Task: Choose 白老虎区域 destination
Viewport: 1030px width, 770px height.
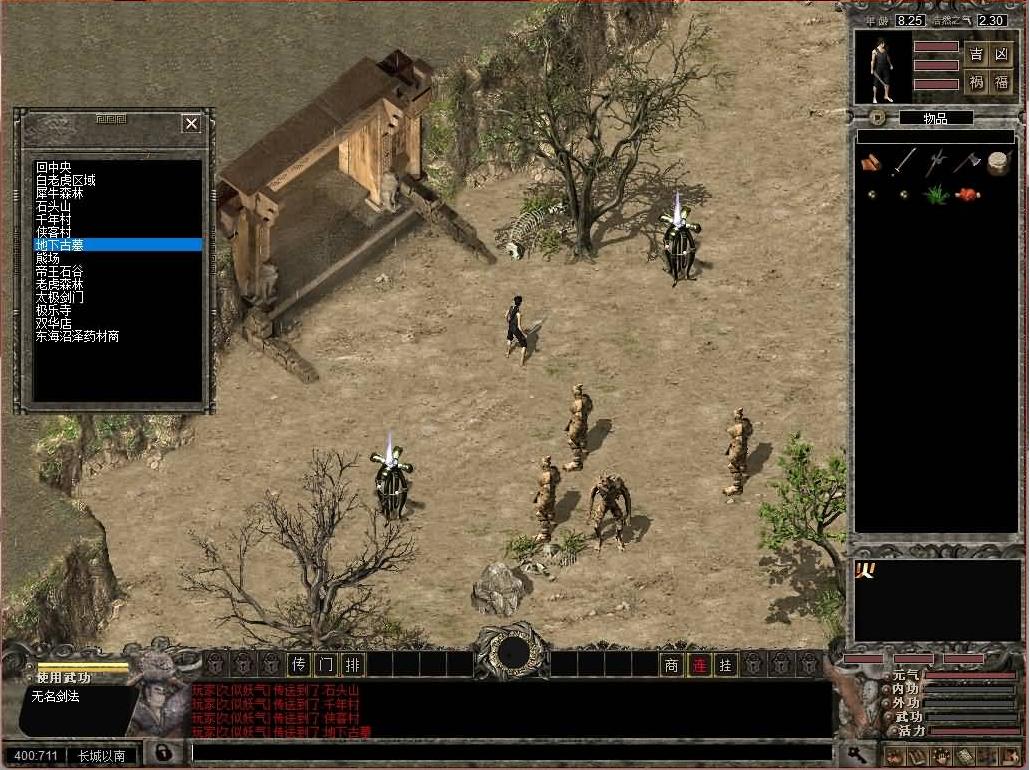Action: (x=66, y=180)
